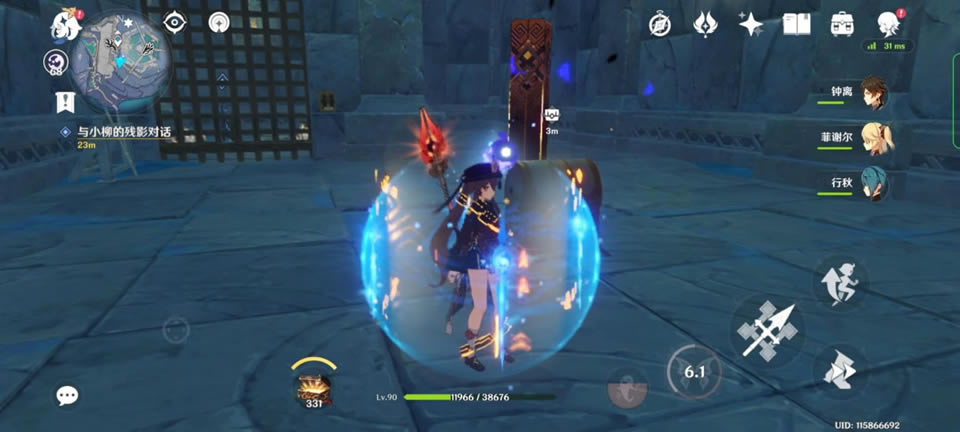The height and width of the screenshot is (432, 960).
Task: Tap the round arch icon beside Elemental Sight
Action: click(x=220, y=22)
